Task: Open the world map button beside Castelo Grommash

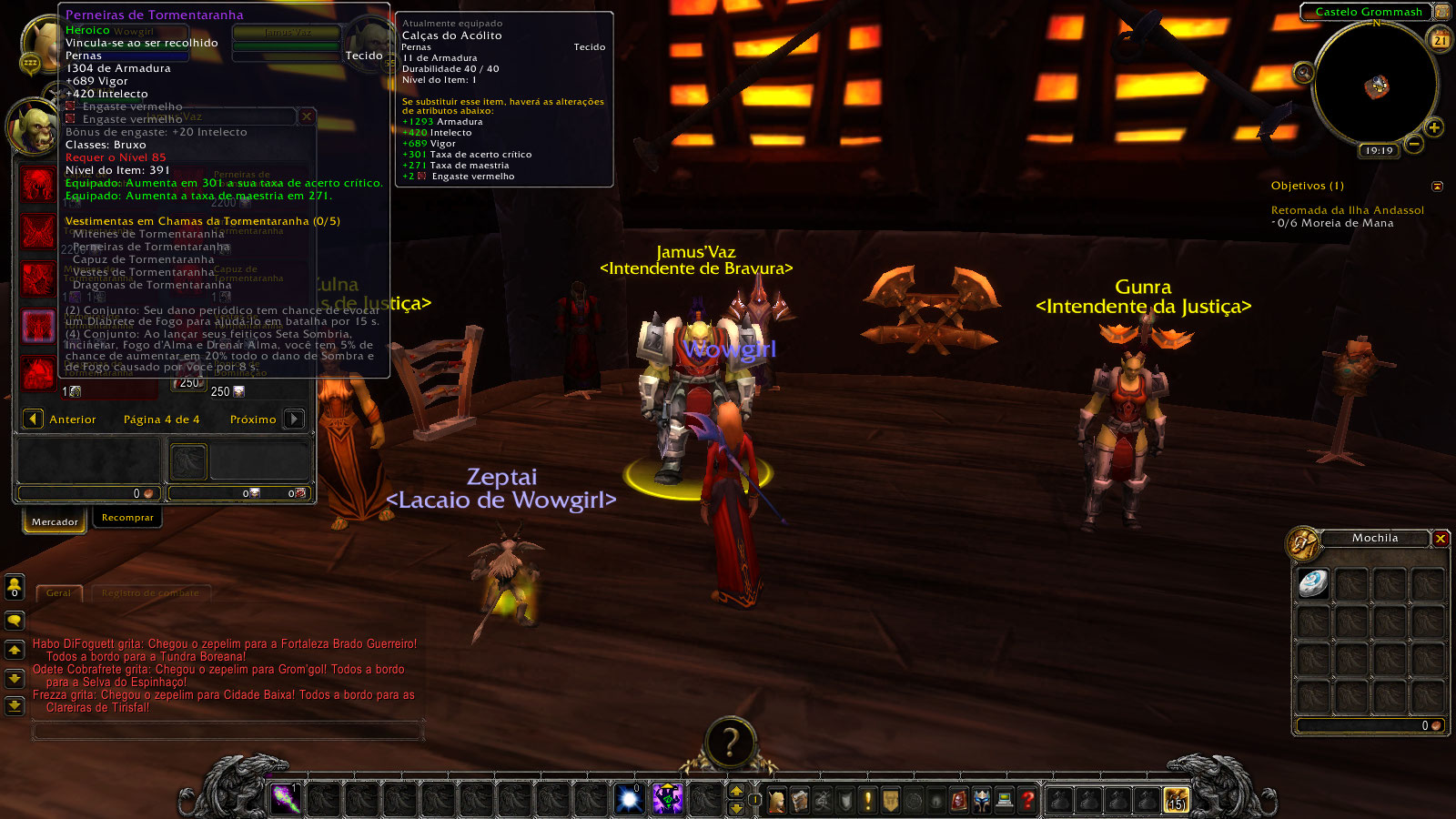Action: 1442,12
